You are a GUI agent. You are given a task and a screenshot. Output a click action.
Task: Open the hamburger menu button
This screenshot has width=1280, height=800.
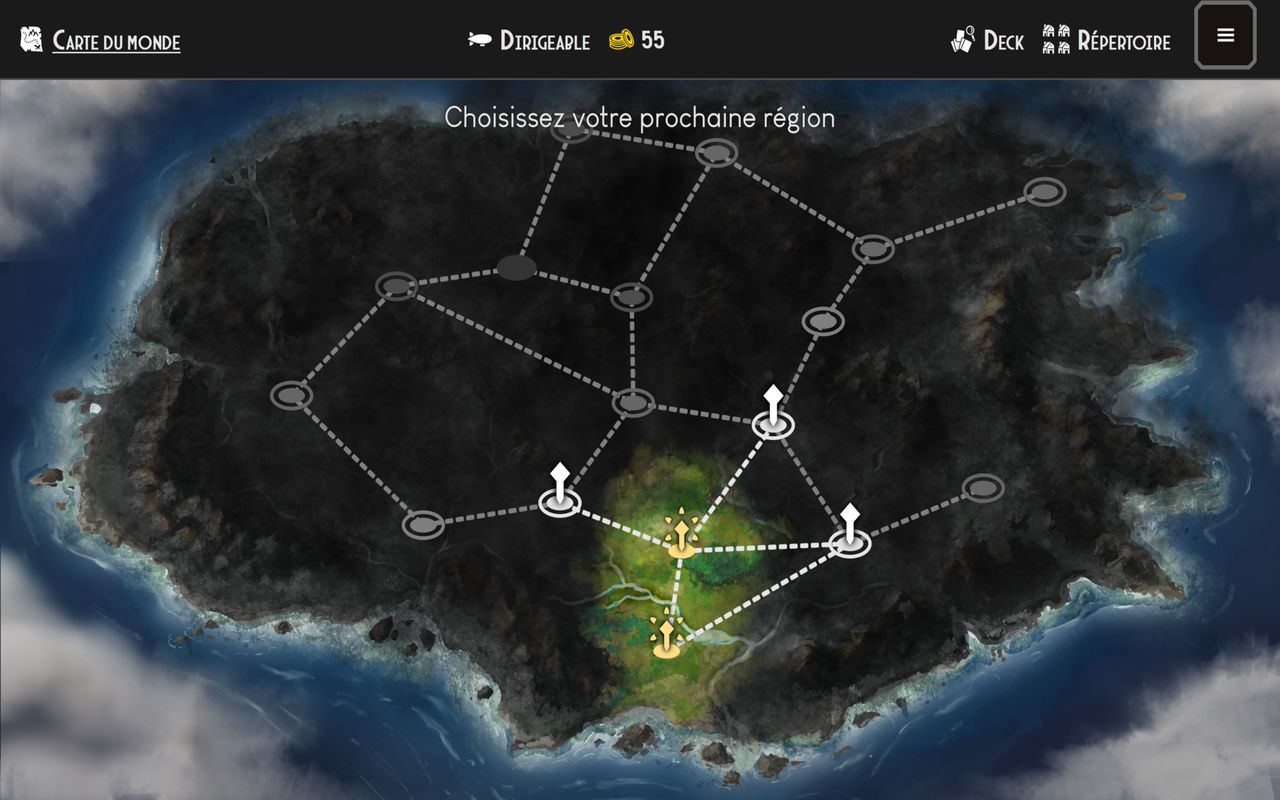(x=1225, y=36)
